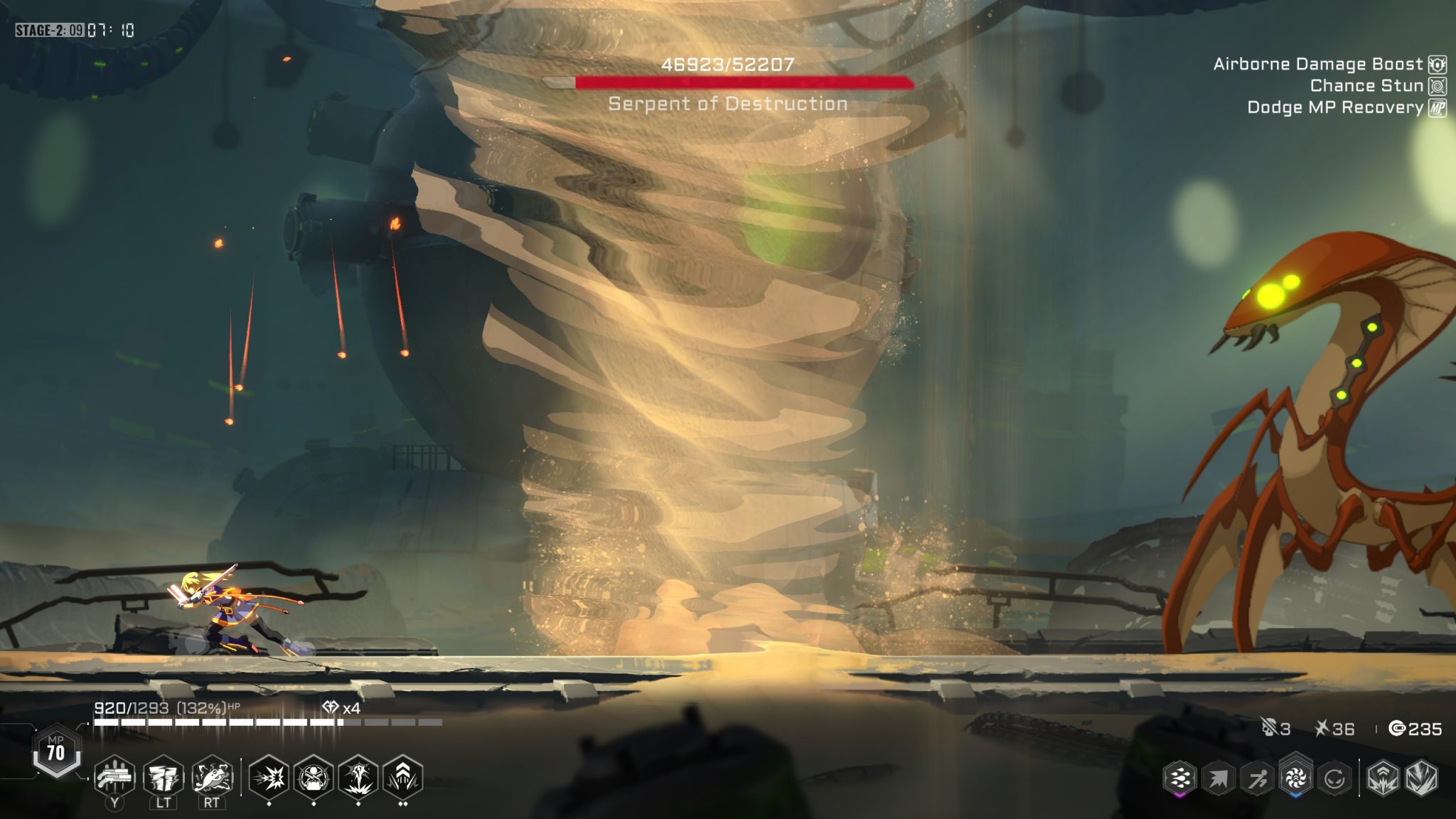Select the running figure speed icon
This screenshot has height=819, width=1456.
point(1257,778)
